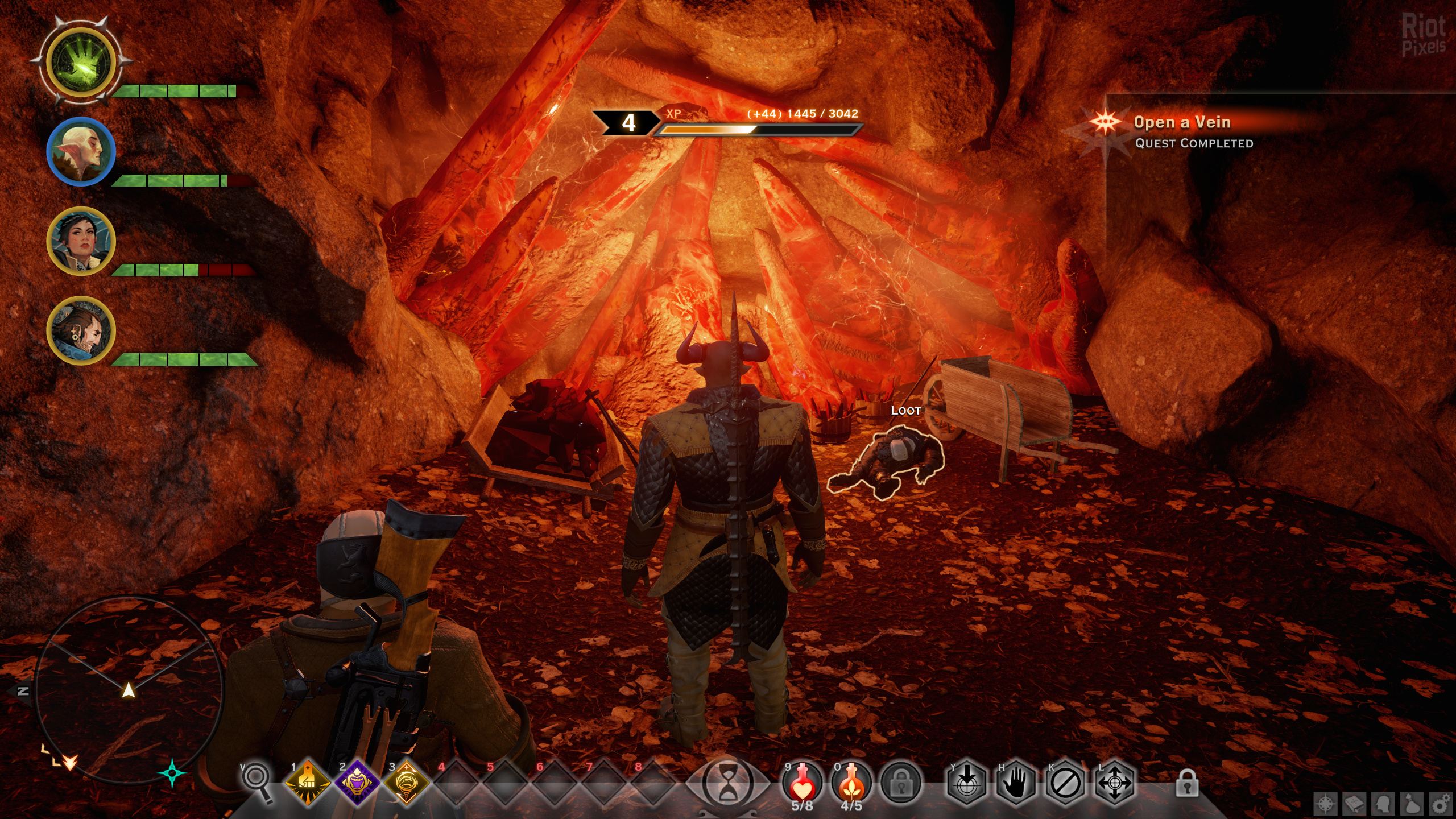This screenshot has width=1456, height=819.
Task: Activate the gold fist ability in slot 1
Action: [x=308, y=783]
